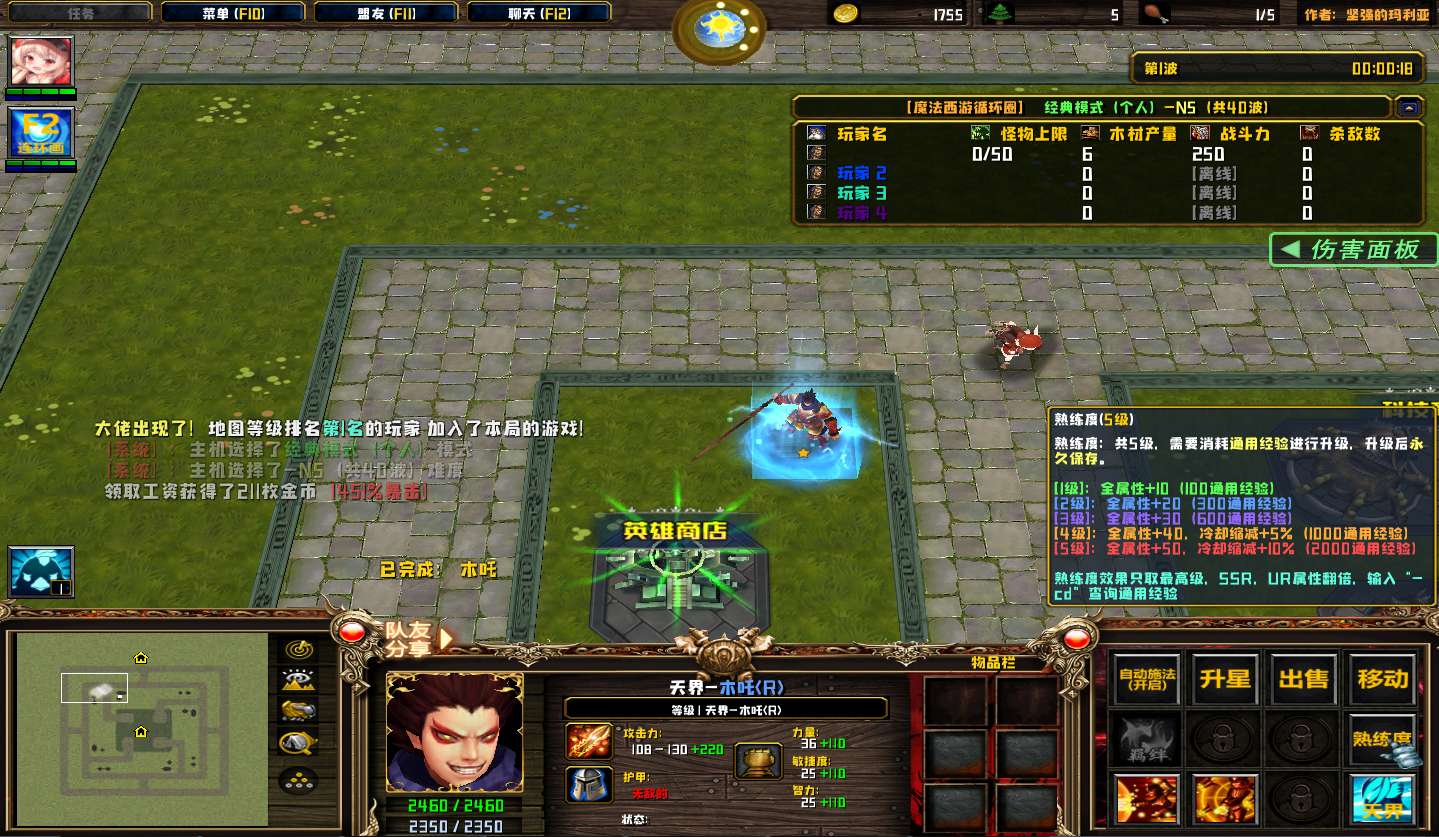Select the F2 连环画 hero icon
Image resolution: width=1439 pixels, height=837 pixels.
(41, 135)
